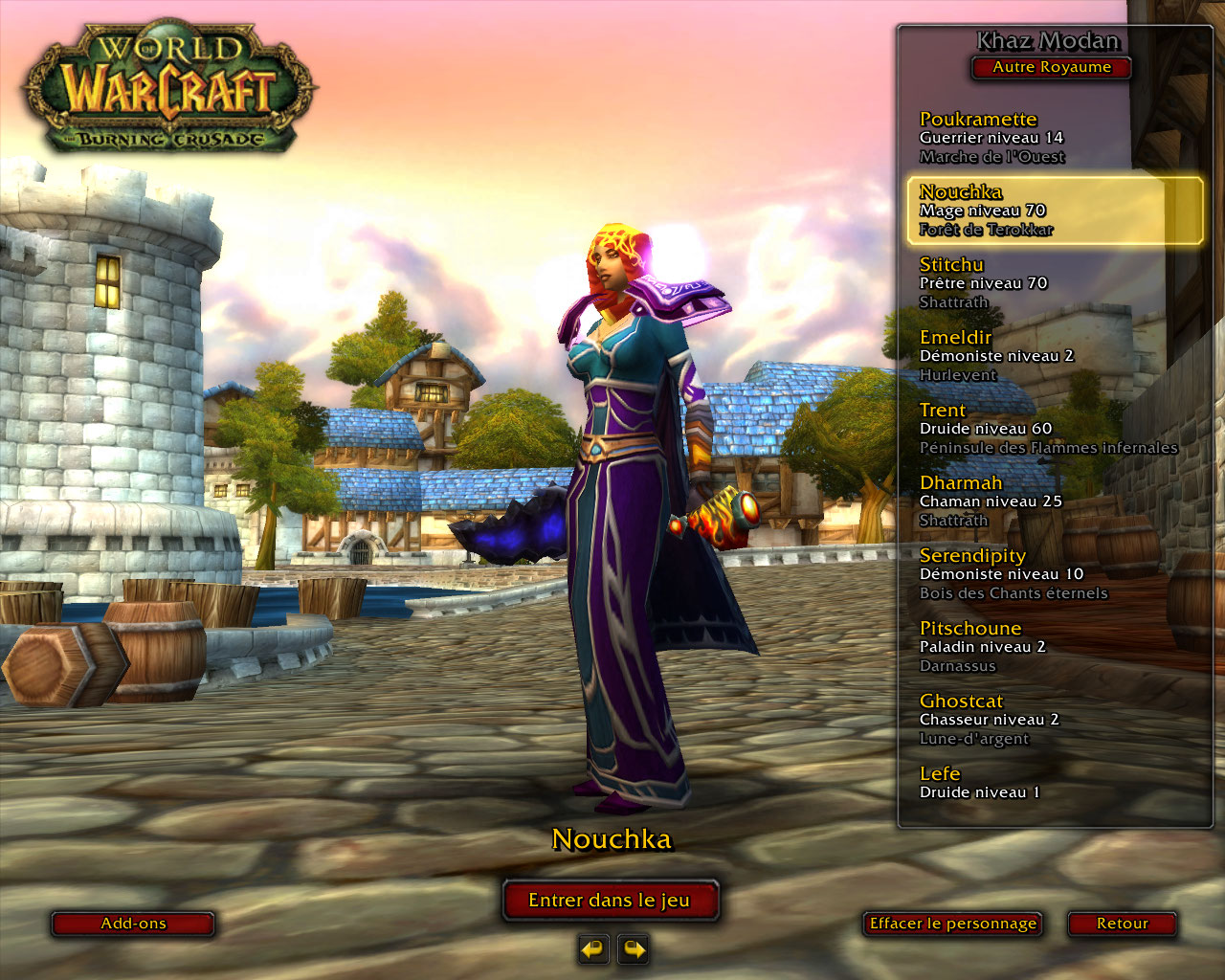Go back with the Retour button

point(1122,924)
